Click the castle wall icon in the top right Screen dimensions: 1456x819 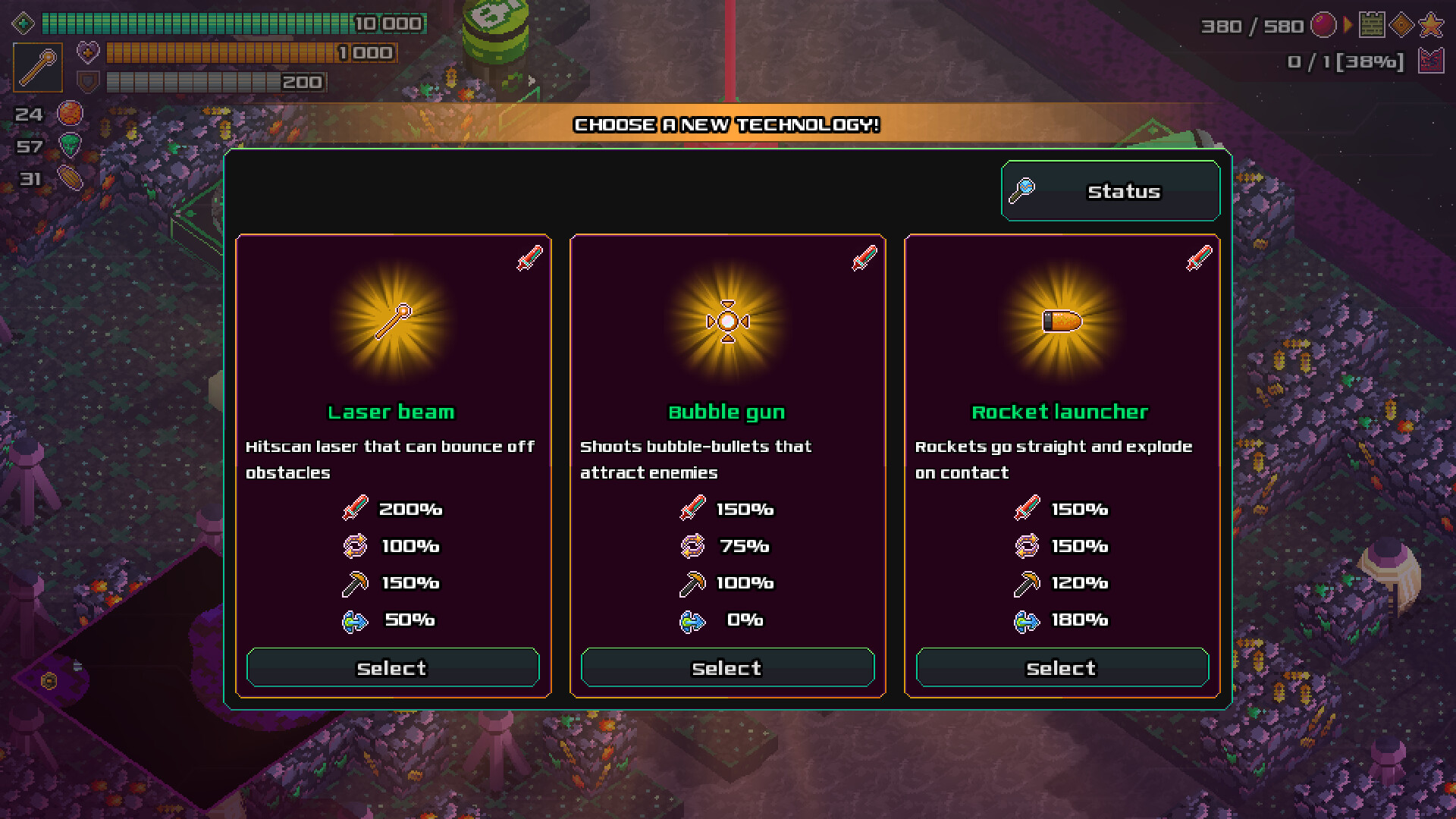[x=1373, y=24]
